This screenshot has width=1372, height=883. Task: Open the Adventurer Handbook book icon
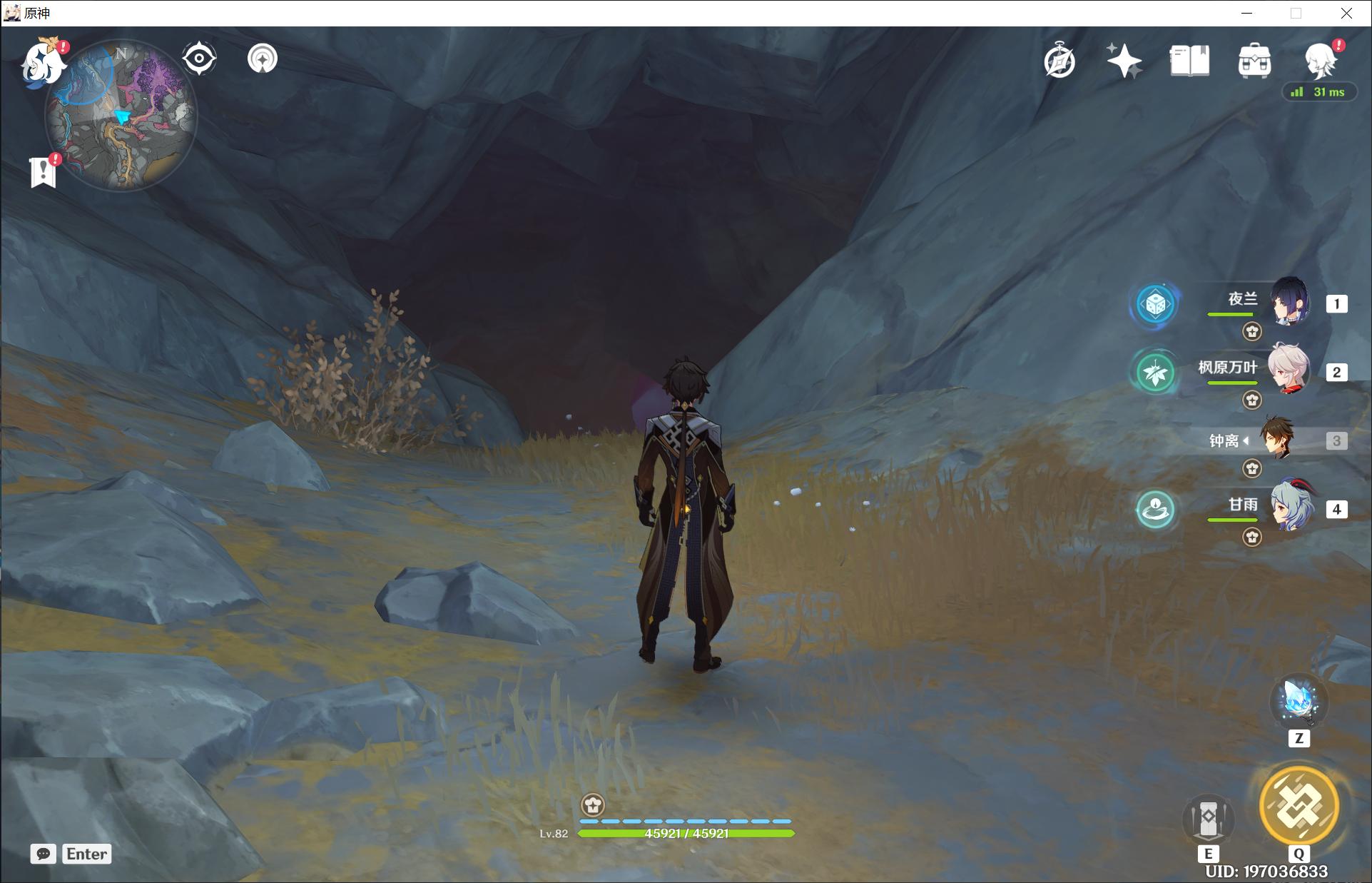point(1189,61)
